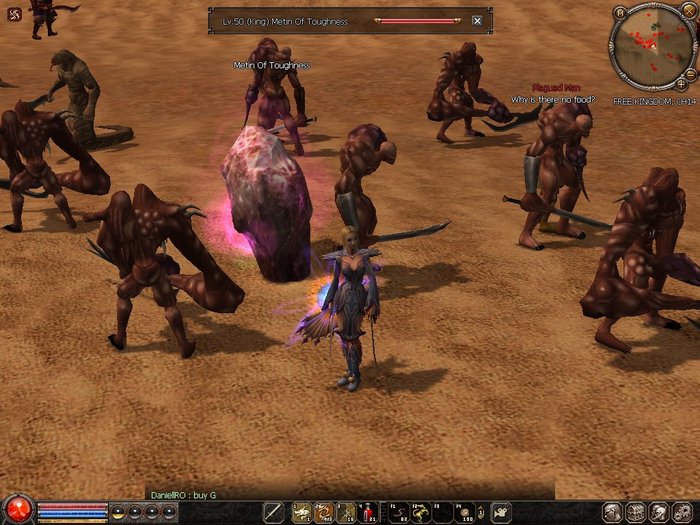Screen dimensions: 700x525
Task: Click the red dragon orb button
Action: pos(17,509)
